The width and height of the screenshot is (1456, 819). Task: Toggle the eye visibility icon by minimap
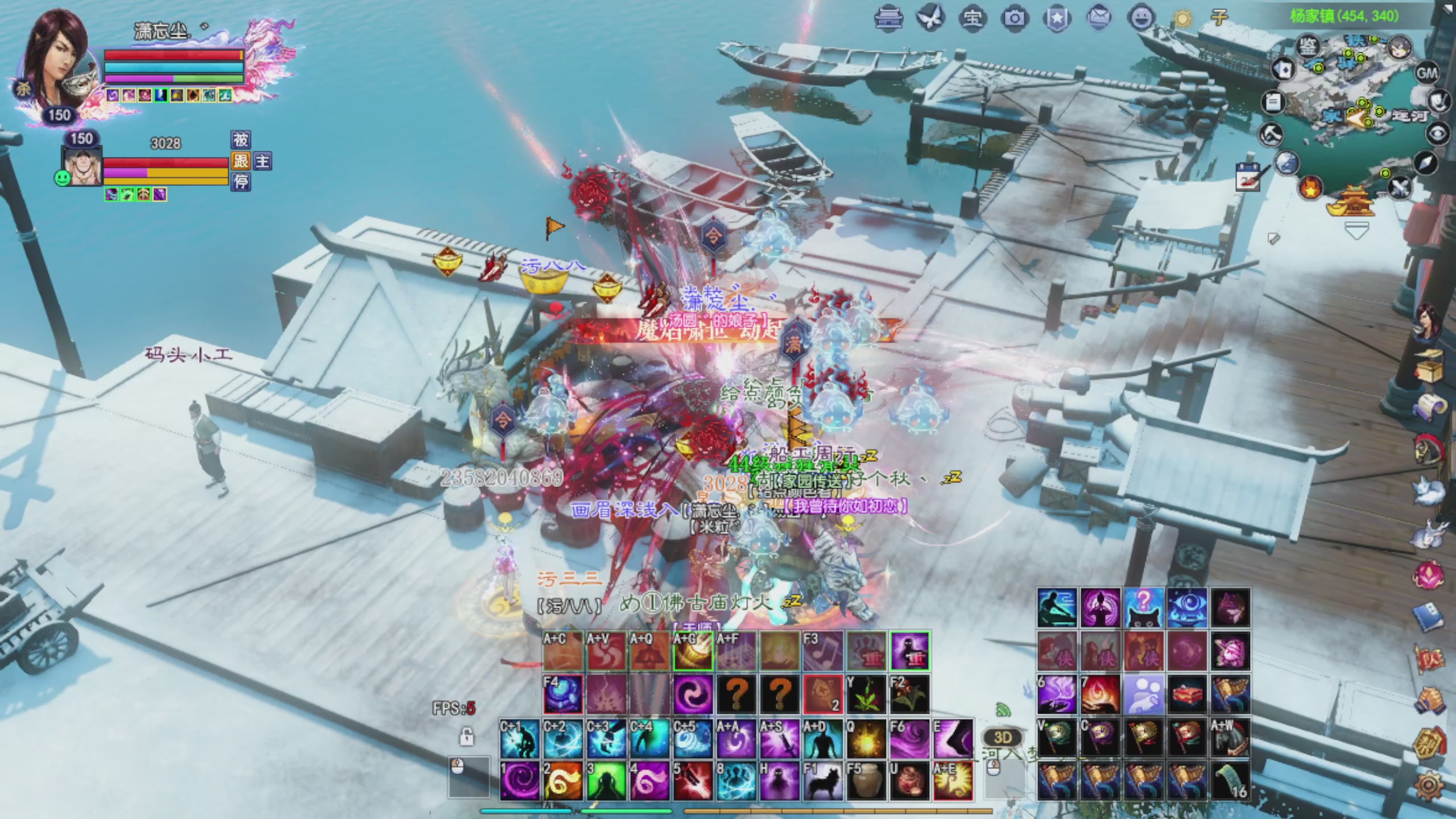(1438, 134)
